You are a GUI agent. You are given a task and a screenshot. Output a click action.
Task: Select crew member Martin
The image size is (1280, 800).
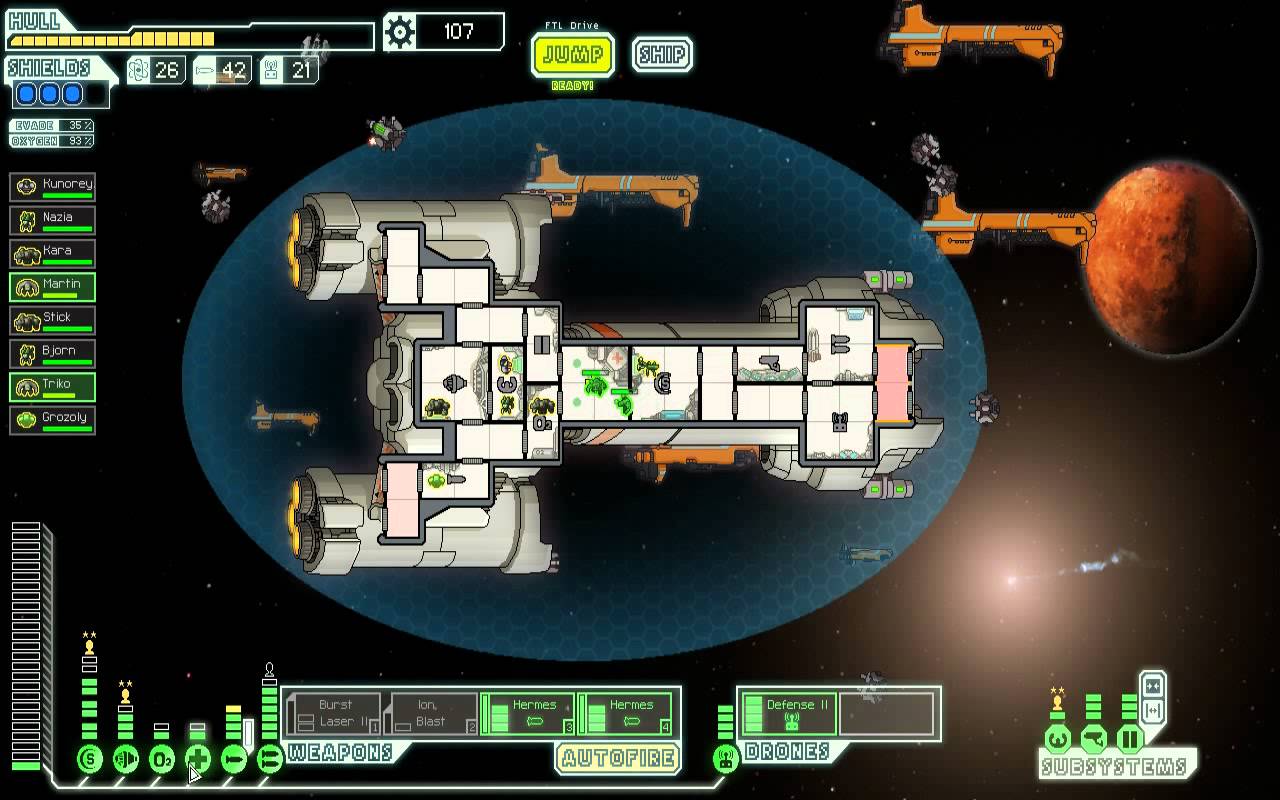[53, 287]
